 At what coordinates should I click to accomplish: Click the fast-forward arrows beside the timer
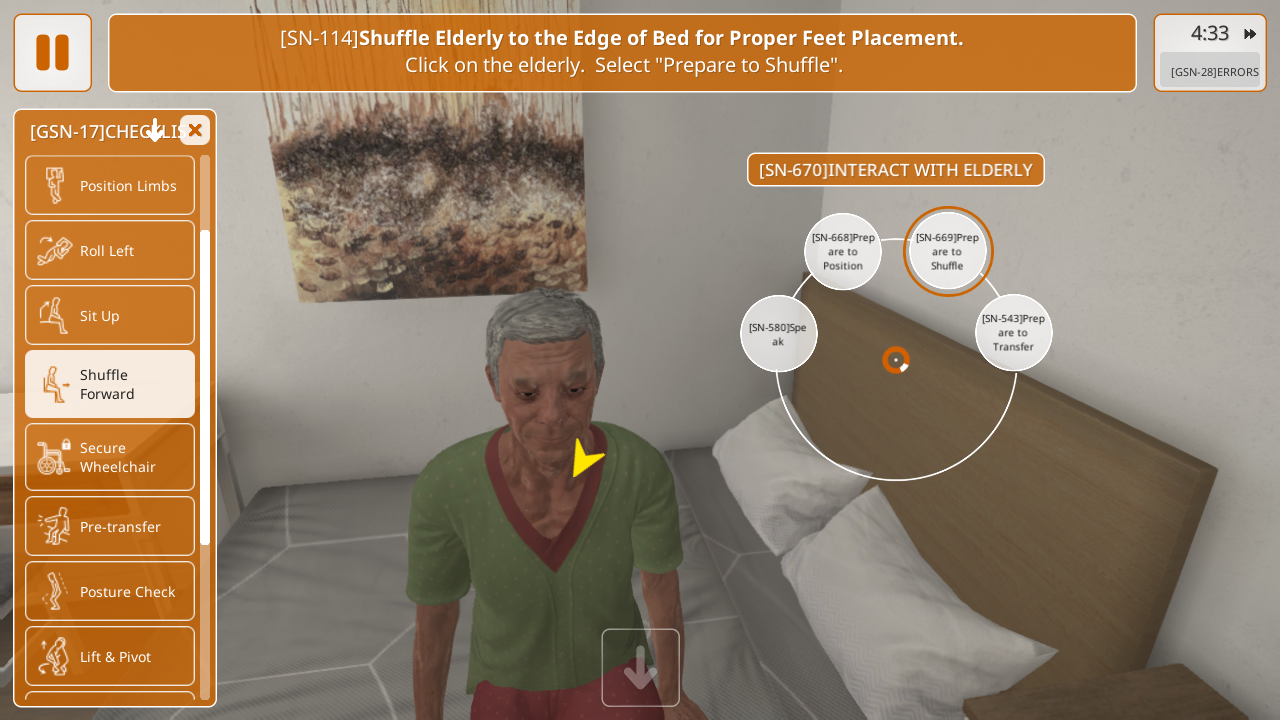click(1250, 34)
